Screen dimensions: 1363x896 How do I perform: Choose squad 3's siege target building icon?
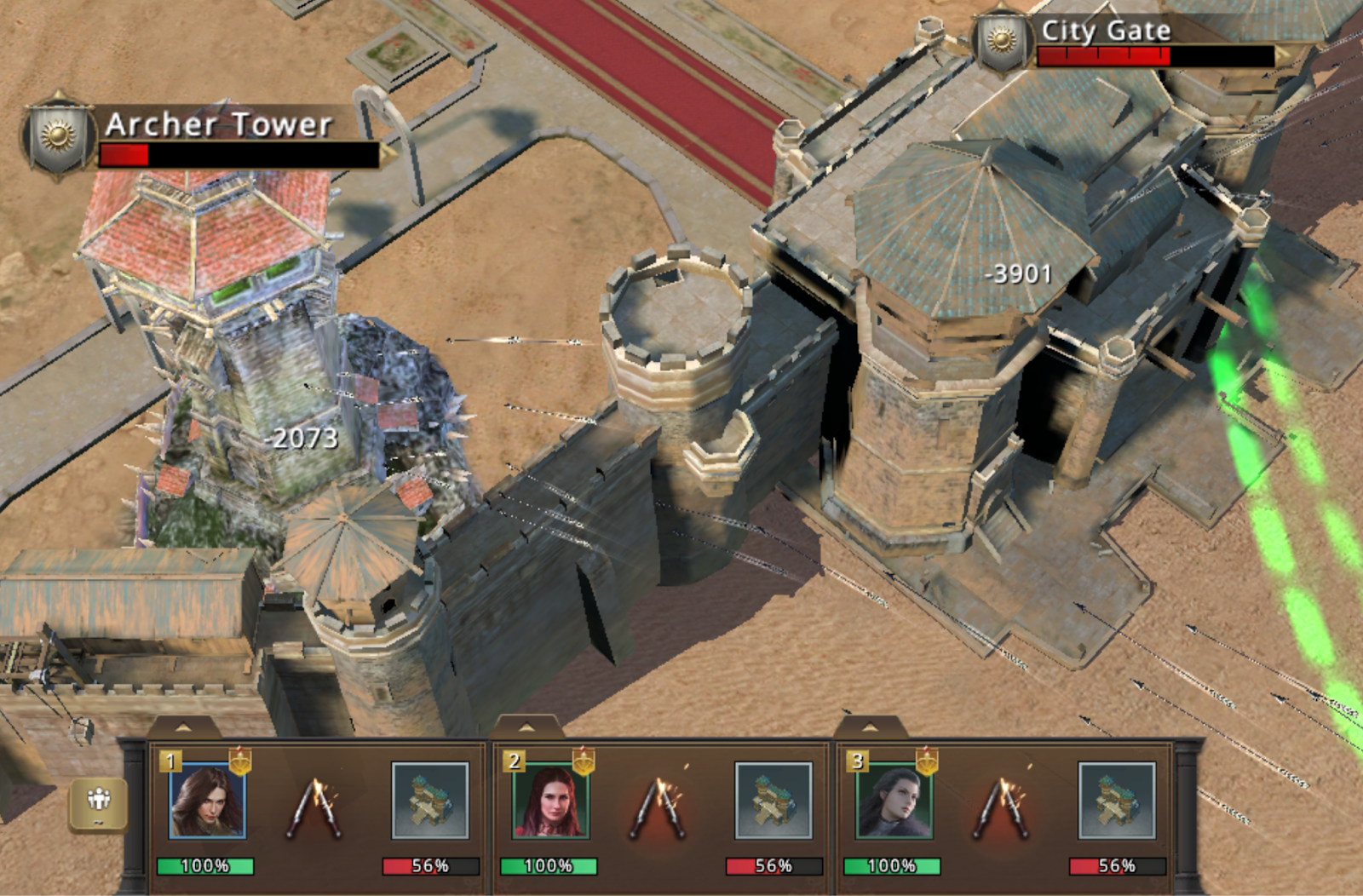[1117, 801]
